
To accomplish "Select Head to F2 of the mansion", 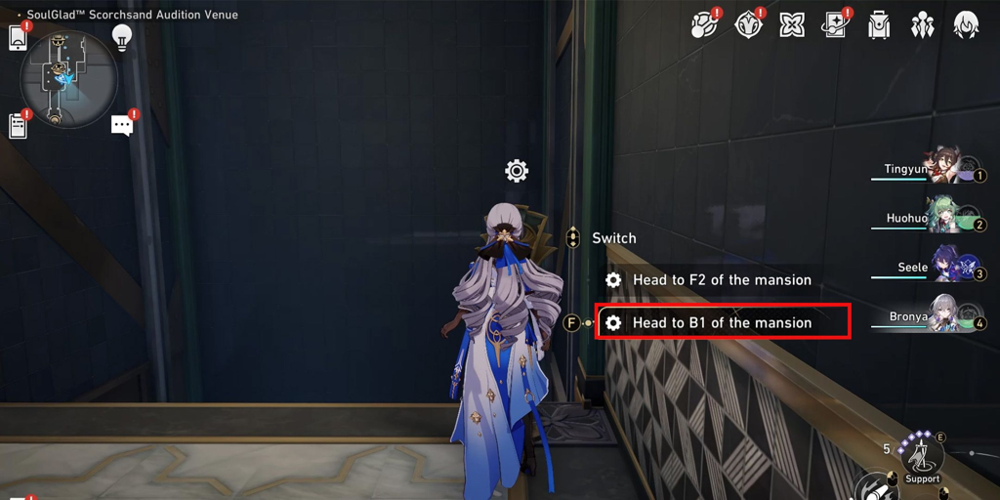I will (x=722, y=280).
